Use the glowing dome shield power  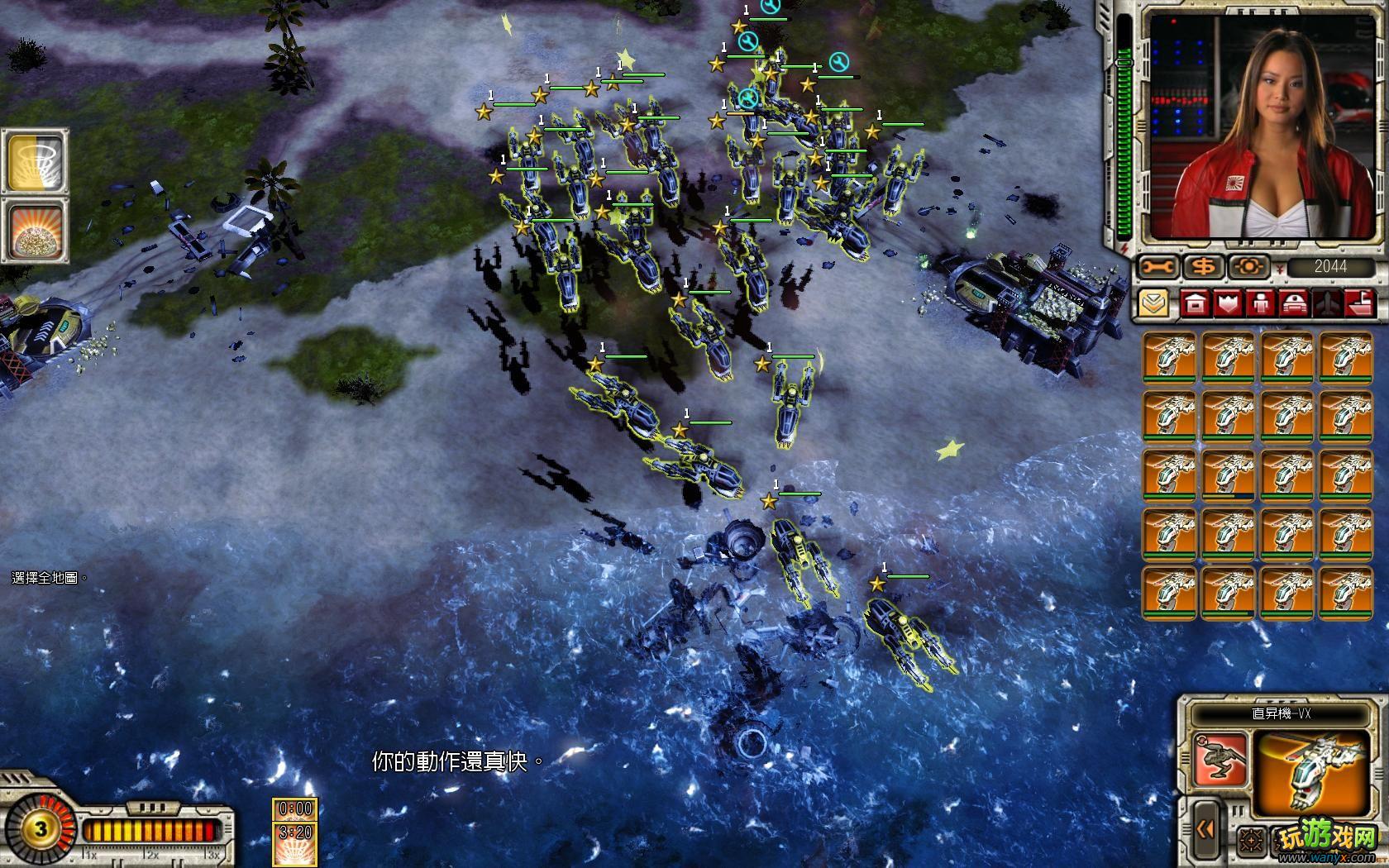tap(36, 231)
